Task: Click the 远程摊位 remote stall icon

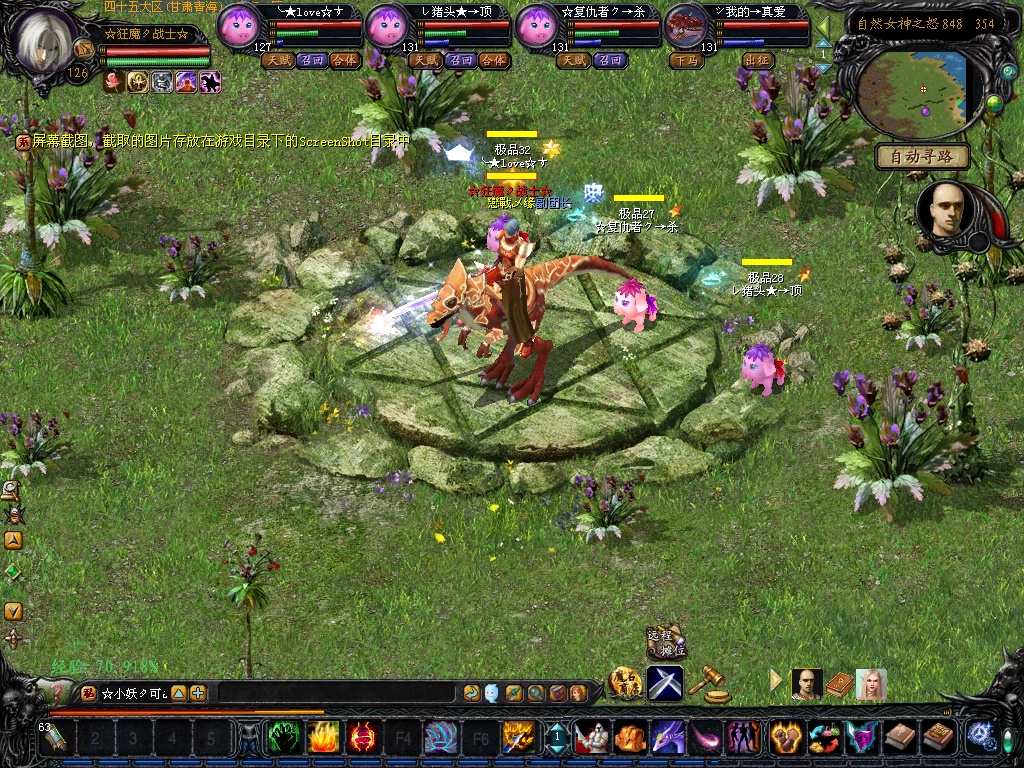Action: click(x=662, y=641)
